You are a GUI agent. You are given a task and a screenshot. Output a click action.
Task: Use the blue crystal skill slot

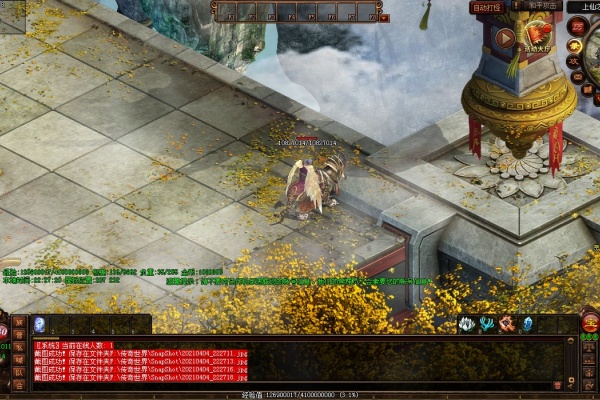(x=527, y=324)
